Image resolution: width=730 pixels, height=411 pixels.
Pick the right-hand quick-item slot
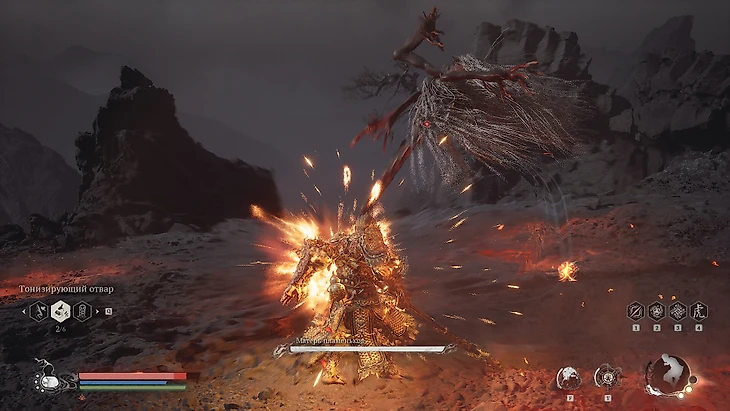pos(83,311)
